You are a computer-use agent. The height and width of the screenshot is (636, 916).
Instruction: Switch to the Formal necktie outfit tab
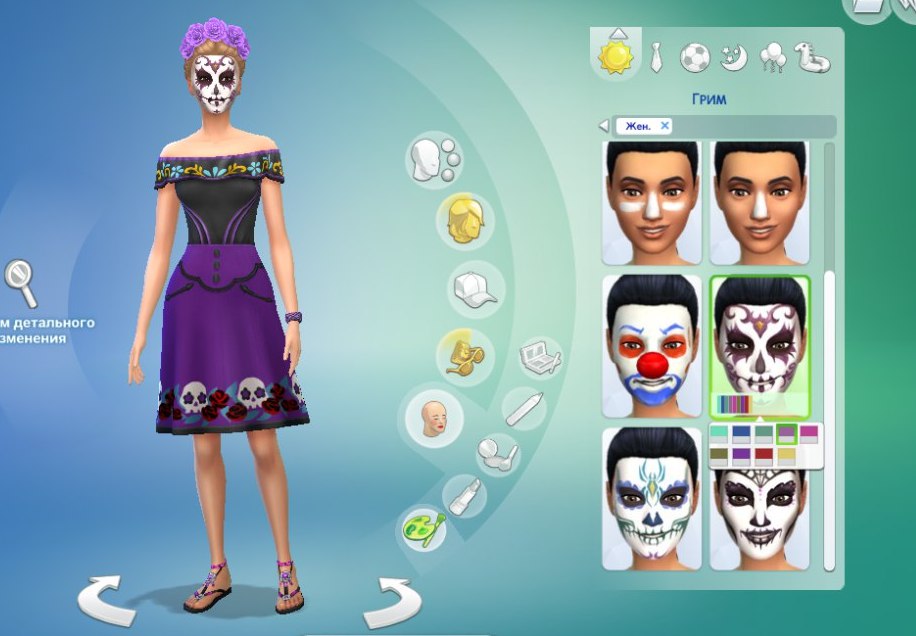point(656,57)
